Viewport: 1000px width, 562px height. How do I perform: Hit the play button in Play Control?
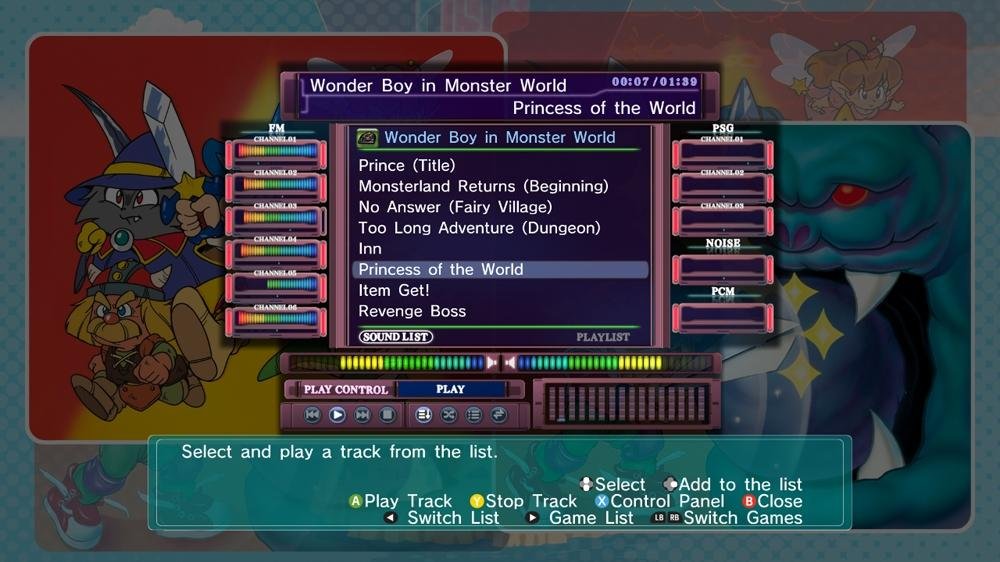tap(337, 415)
